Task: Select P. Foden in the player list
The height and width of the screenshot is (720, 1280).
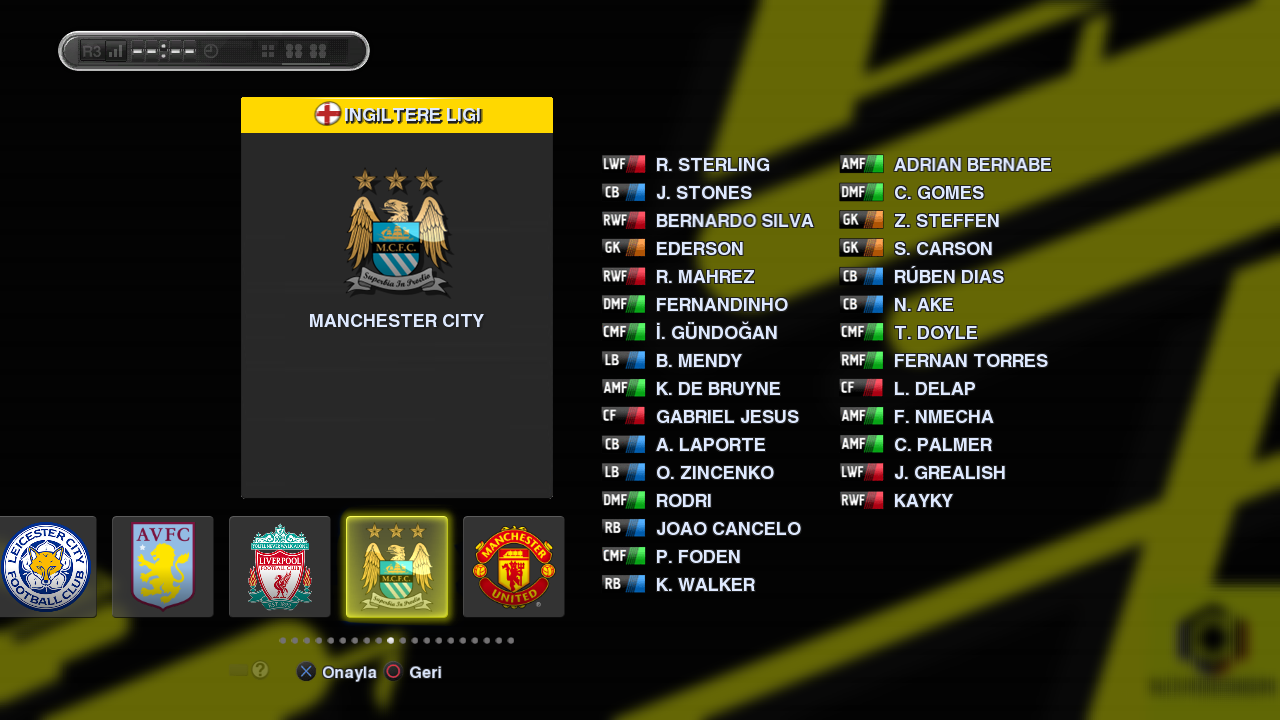Action: (698, 557)
